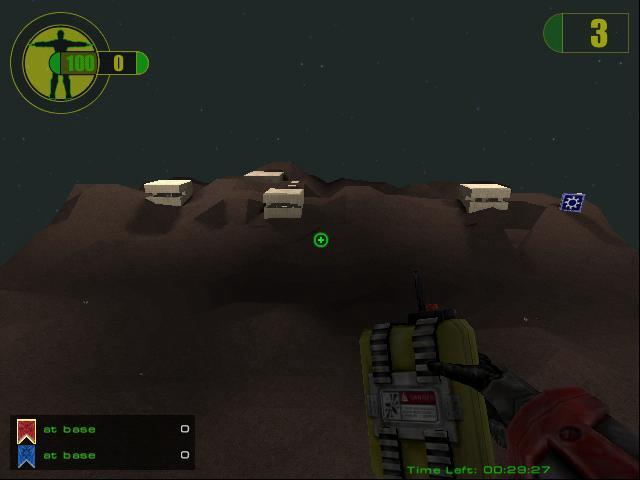Click the red team flag icon
Viewport: 640px width, 480px height.
pyautogui.click(x=27, y=430)
